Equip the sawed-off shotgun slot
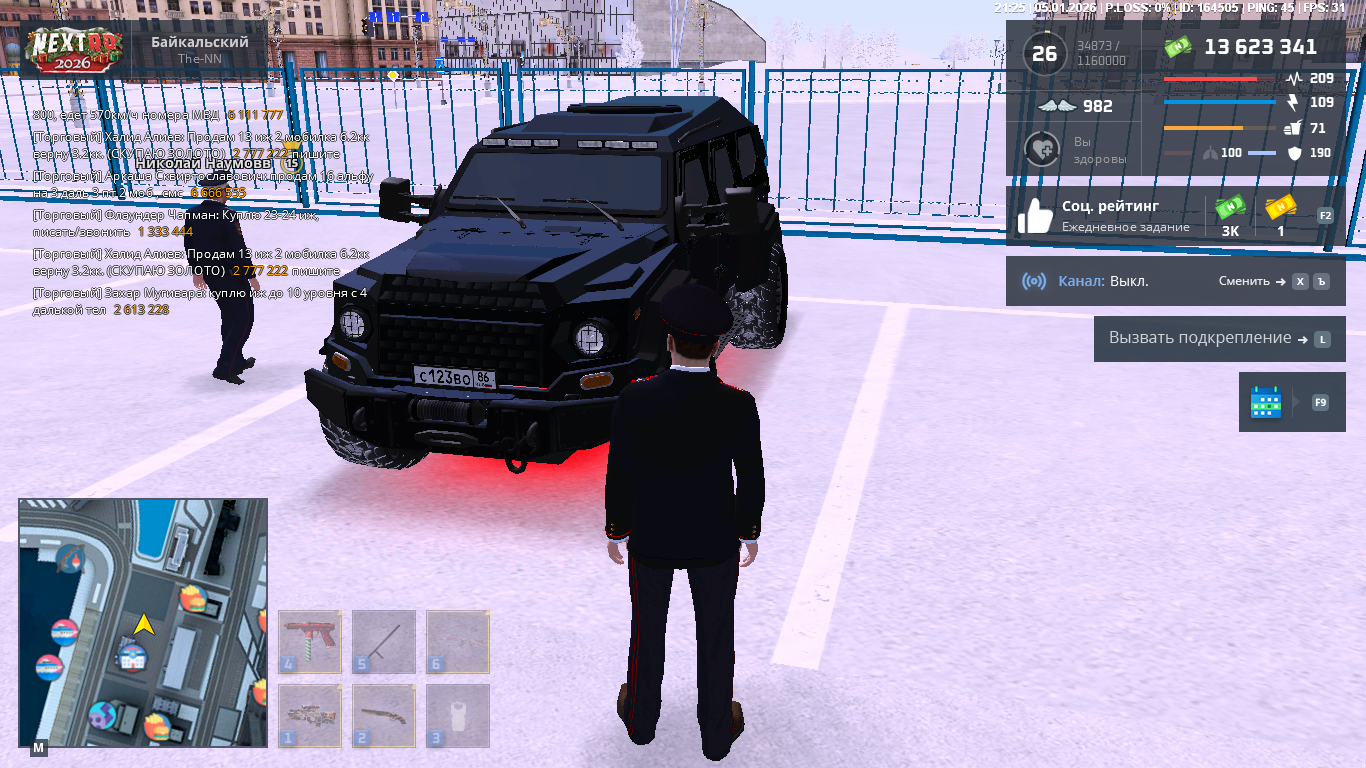 pyautogui.click(x=384, y=715)
